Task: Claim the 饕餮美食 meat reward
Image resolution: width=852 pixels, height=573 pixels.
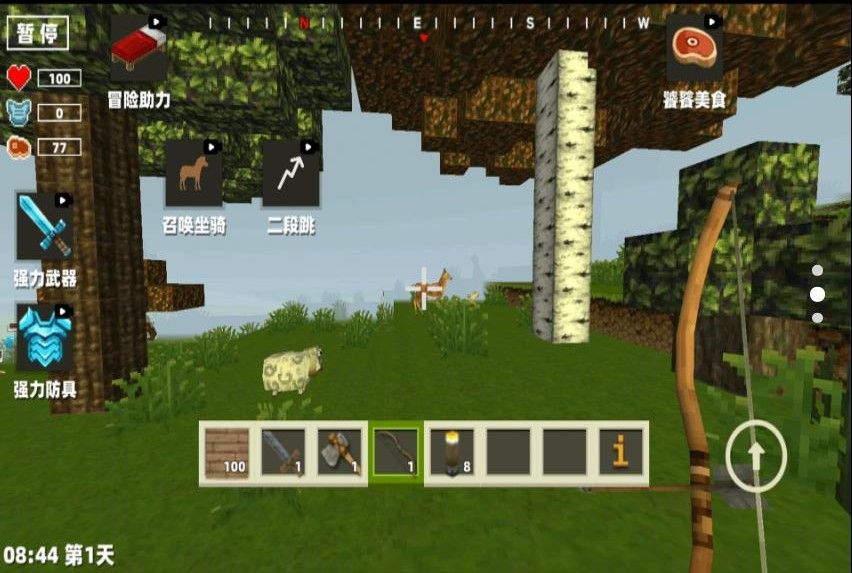Action: (694, 48)
